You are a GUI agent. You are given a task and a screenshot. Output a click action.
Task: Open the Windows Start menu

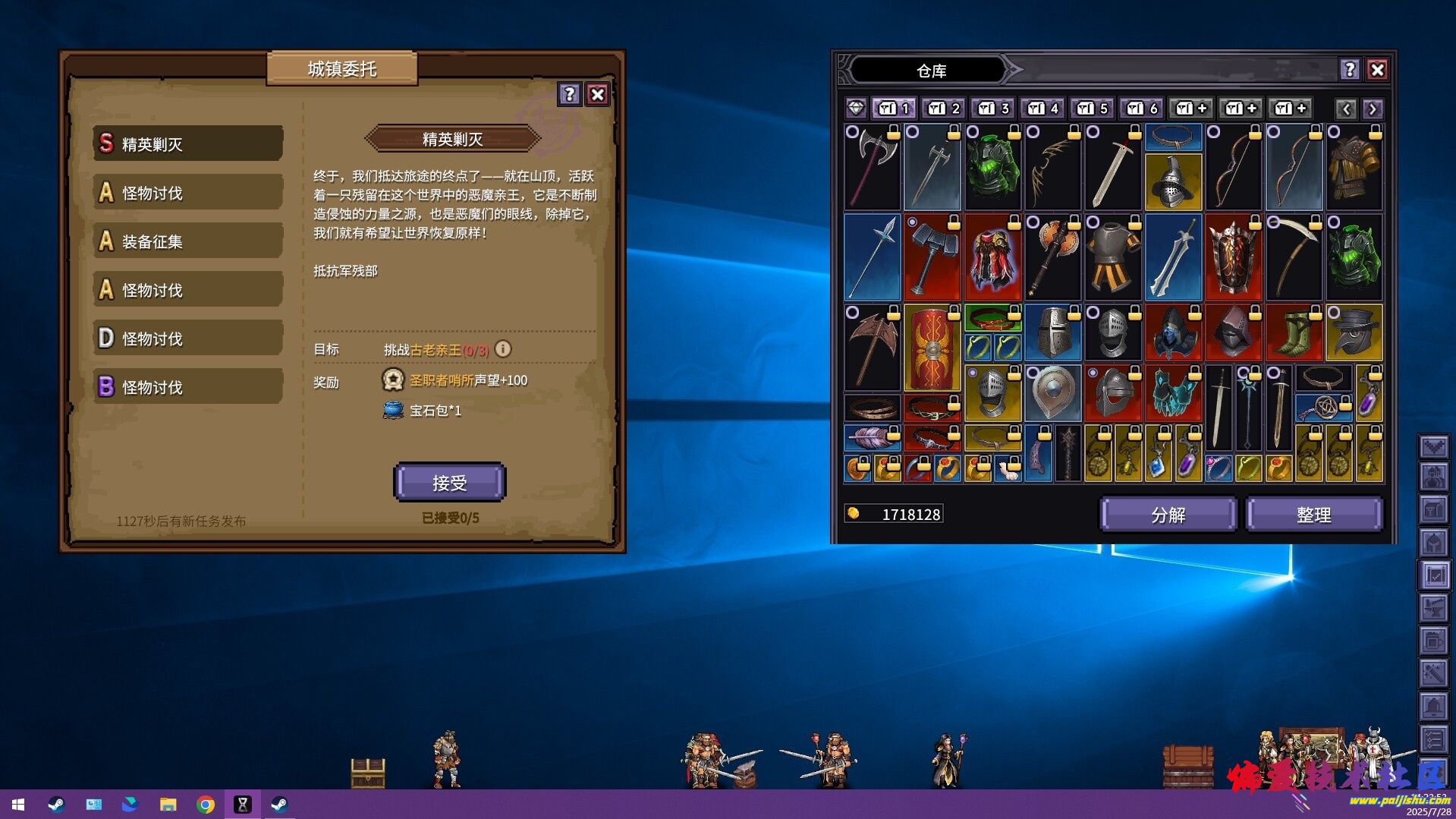point(18,805)
